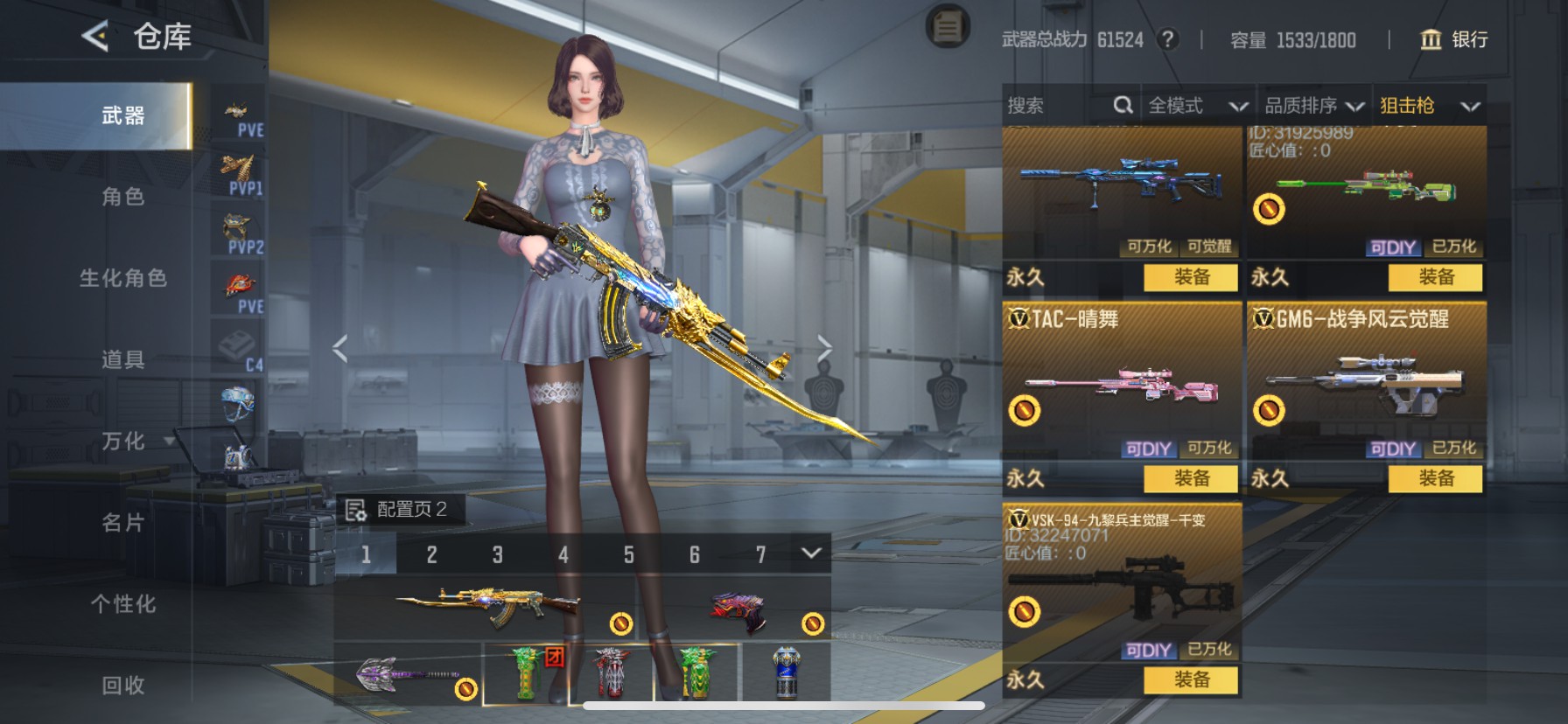
Task: Open the 银行 bank
Action: tap(1453, 39)
